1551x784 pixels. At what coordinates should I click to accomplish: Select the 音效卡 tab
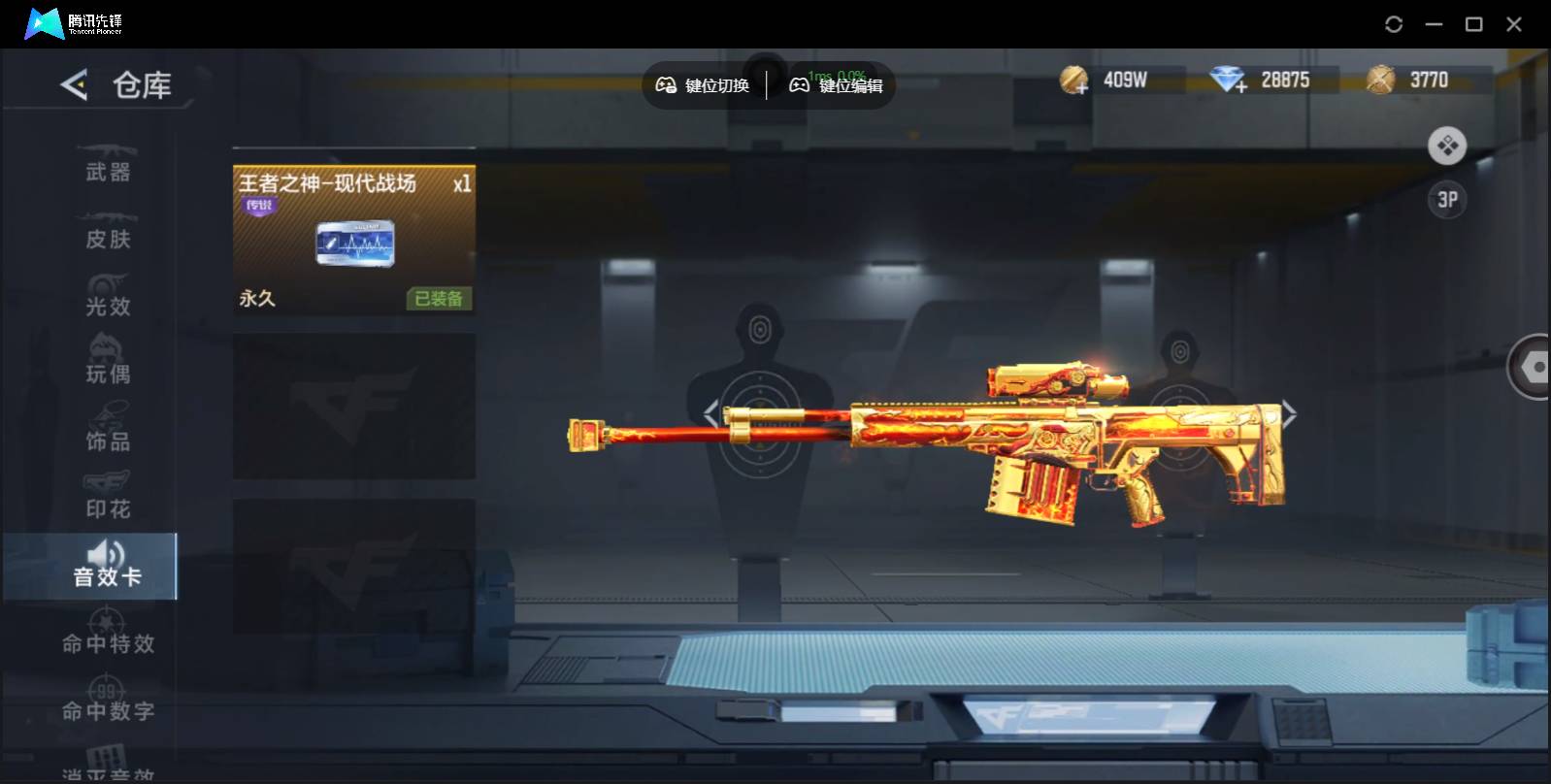107,568
